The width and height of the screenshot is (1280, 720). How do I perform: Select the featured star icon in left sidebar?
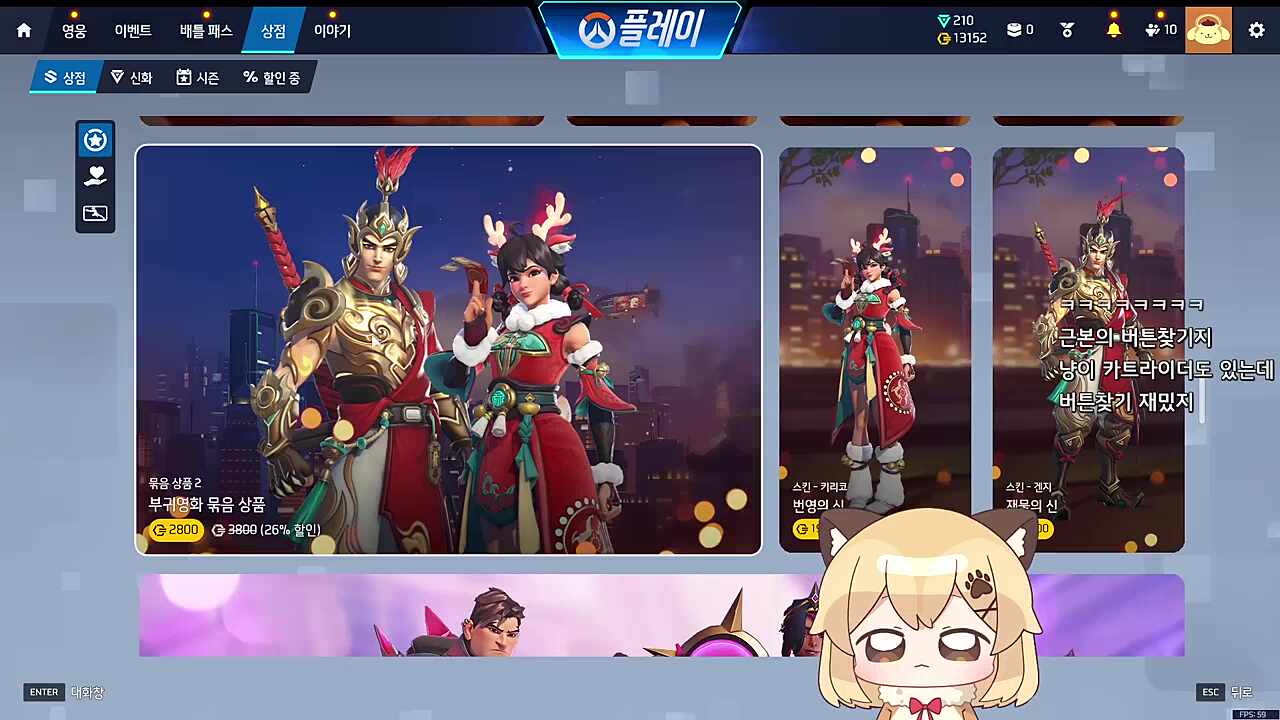(x=95, y=140)
